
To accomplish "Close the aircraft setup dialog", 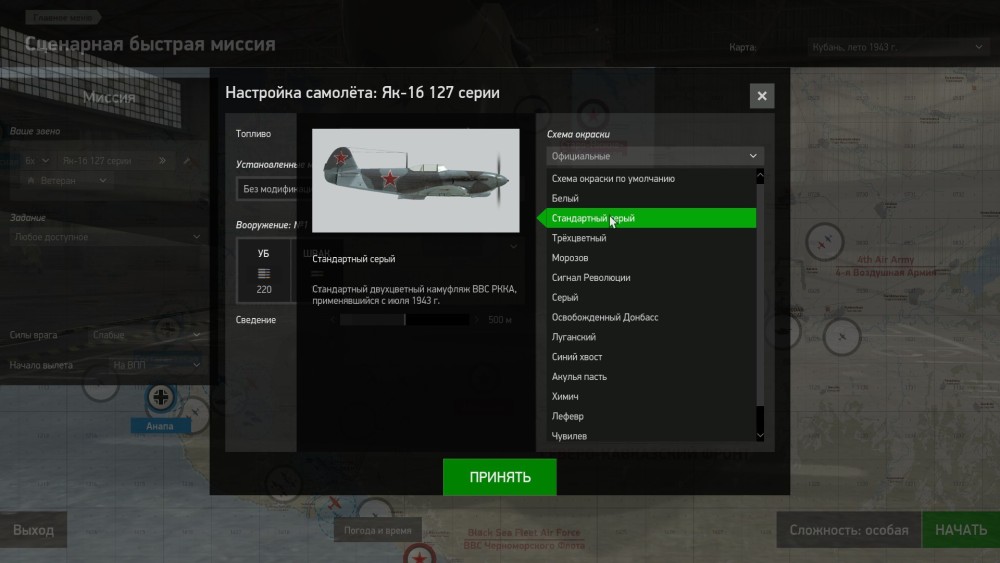I will pyautogui.click(x=762, y=96).
